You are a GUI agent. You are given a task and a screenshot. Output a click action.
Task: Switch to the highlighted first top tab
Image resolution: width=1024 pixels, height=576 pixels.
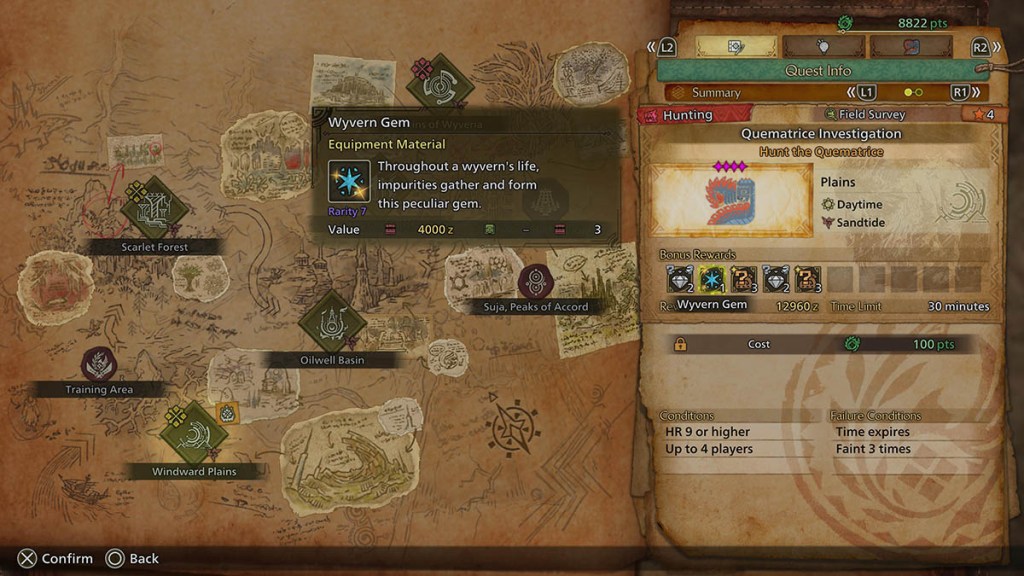coord(738,47)
